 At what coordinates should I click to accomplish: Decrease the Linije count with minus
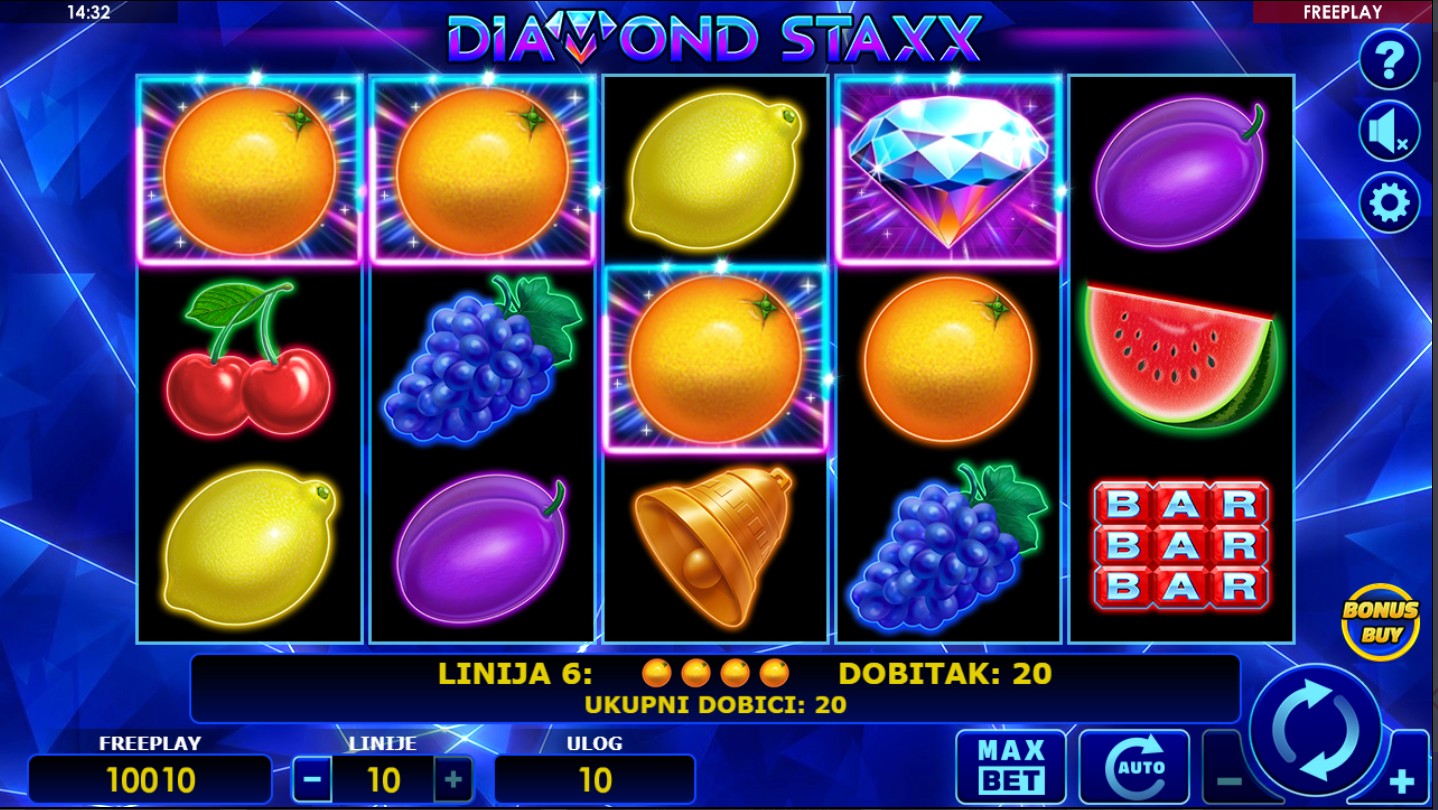312,780
